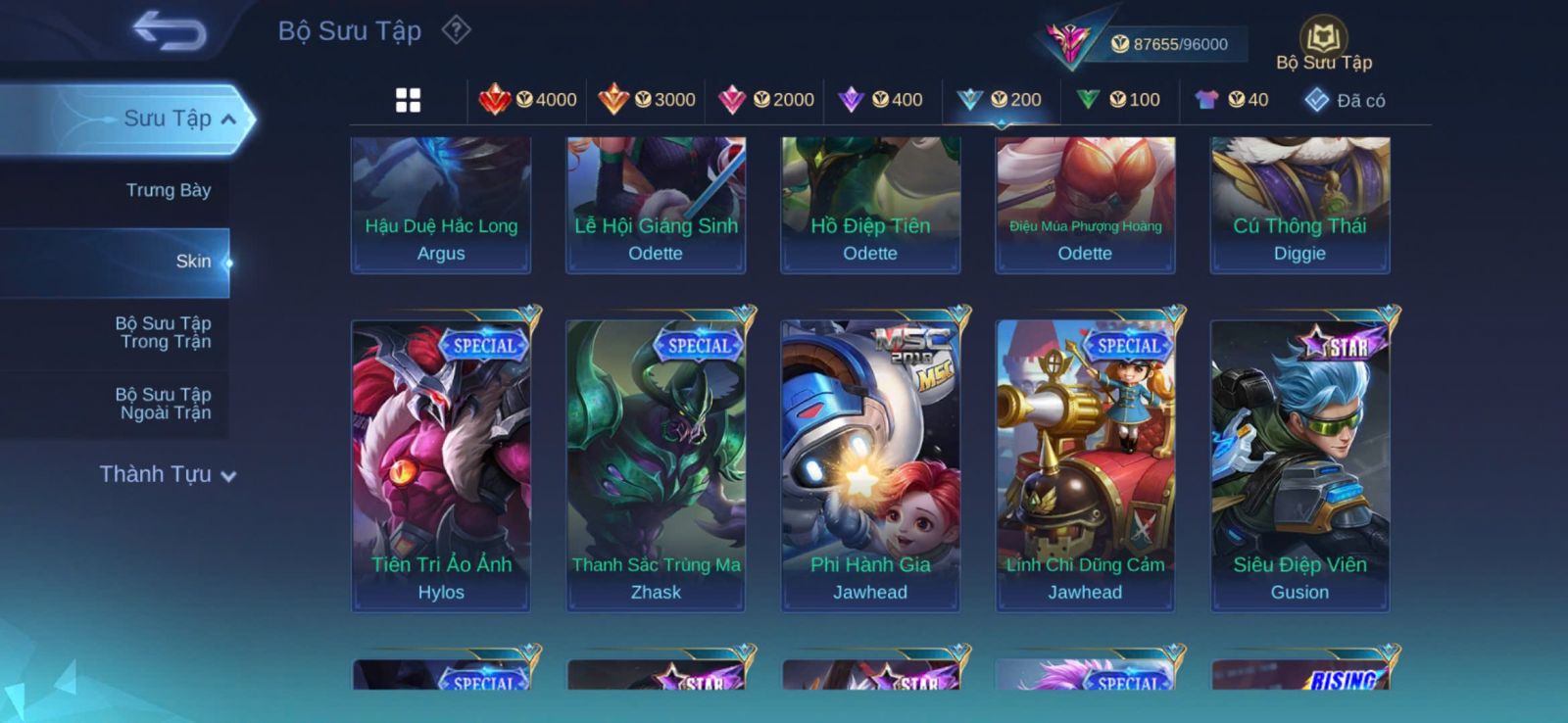Image resolution: width=1568 pixels, height=723 pixels.
Task: Expand the Thành Tựu section
Action: (x=168, y=475)
